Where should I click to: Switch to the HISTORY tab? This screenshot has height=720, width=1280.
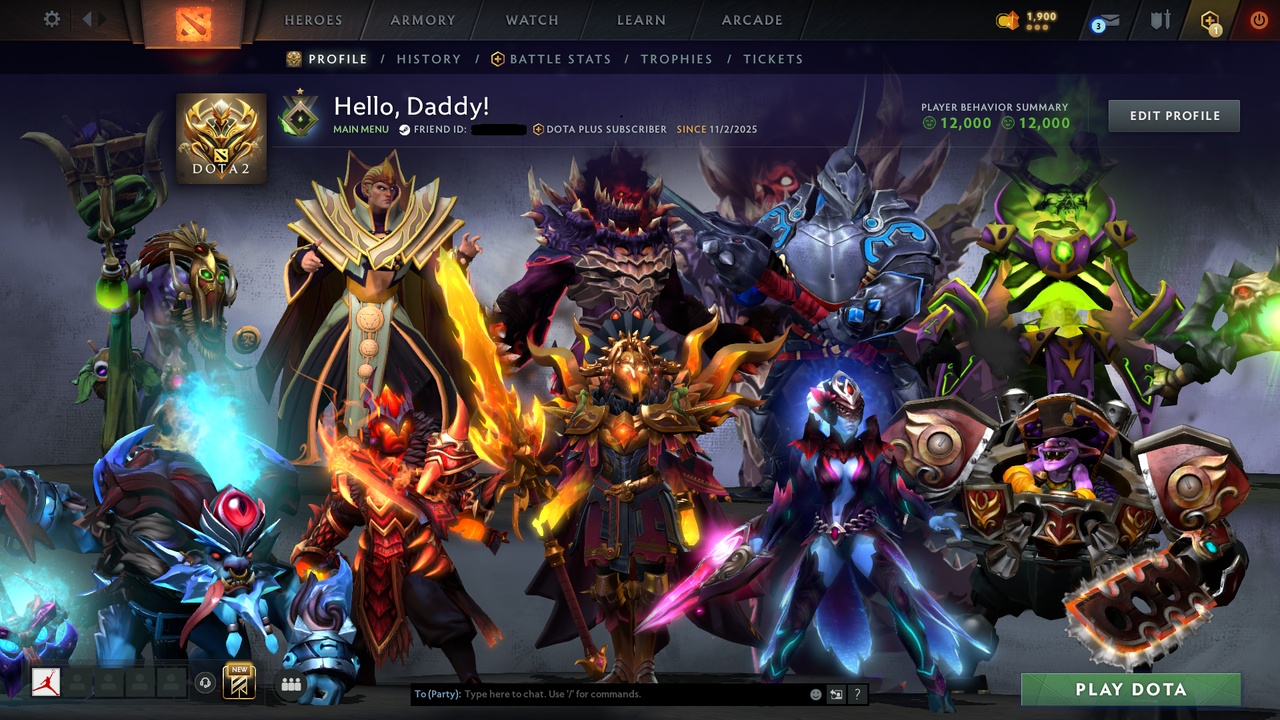[x=428, y=59]
